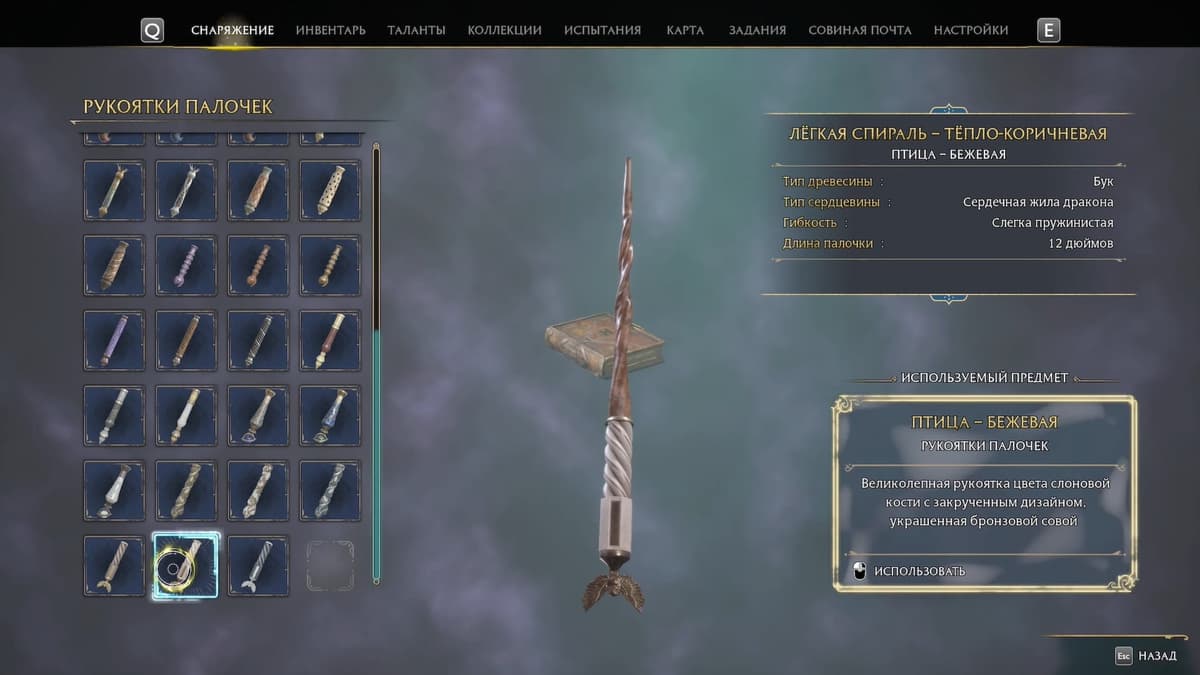This screenshot has width=1200, height=675.
Task: Switch to the Инвентарь tab
Action: point(330,30)
